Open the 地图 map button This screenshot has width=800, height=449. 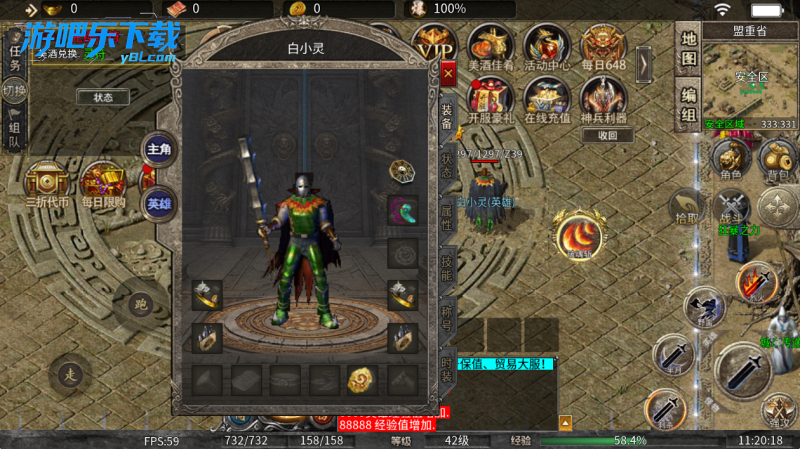(x=689, y=48)
